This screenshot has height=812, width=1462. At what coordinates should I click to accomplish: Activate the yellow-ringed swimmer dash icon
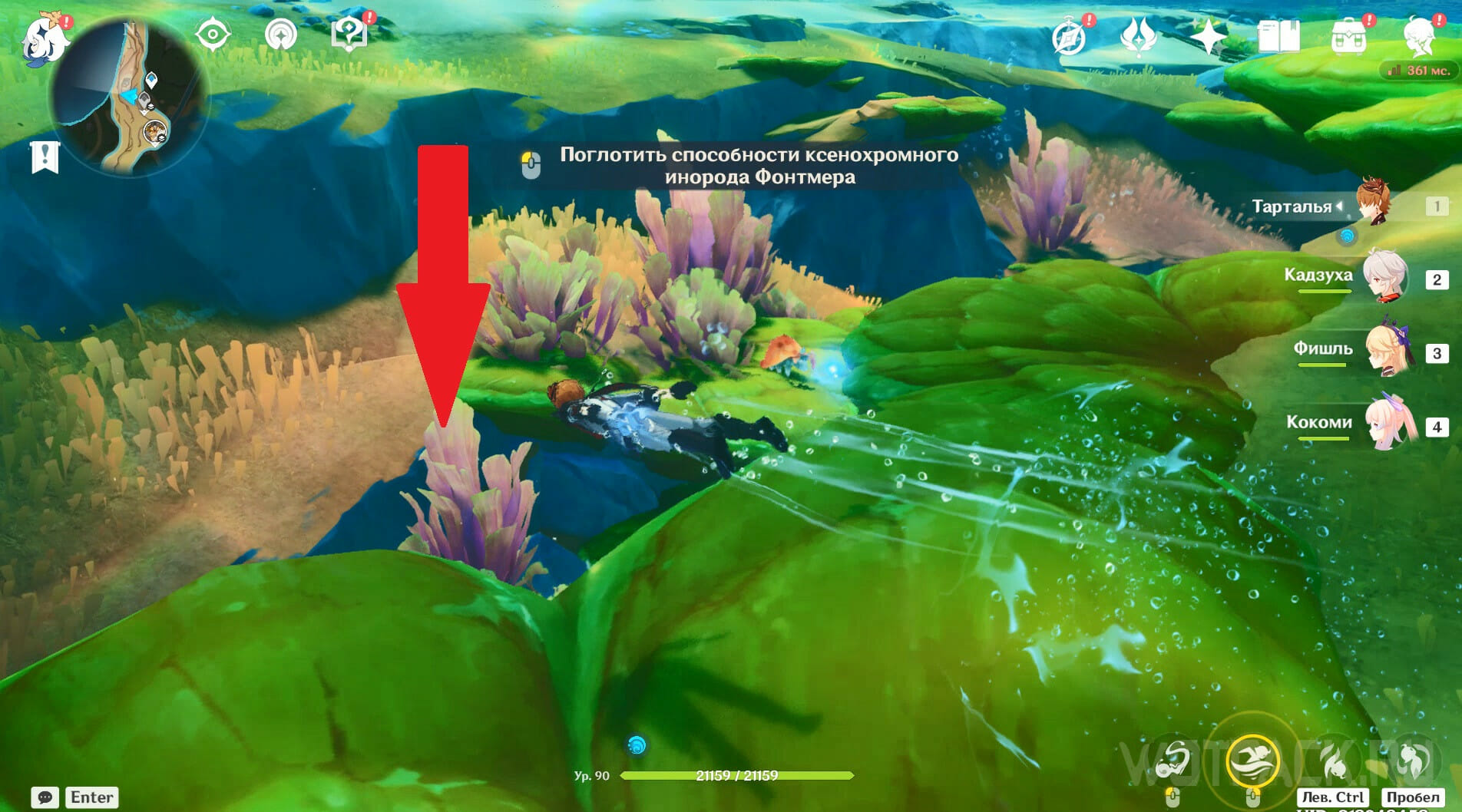(1252, 760)
